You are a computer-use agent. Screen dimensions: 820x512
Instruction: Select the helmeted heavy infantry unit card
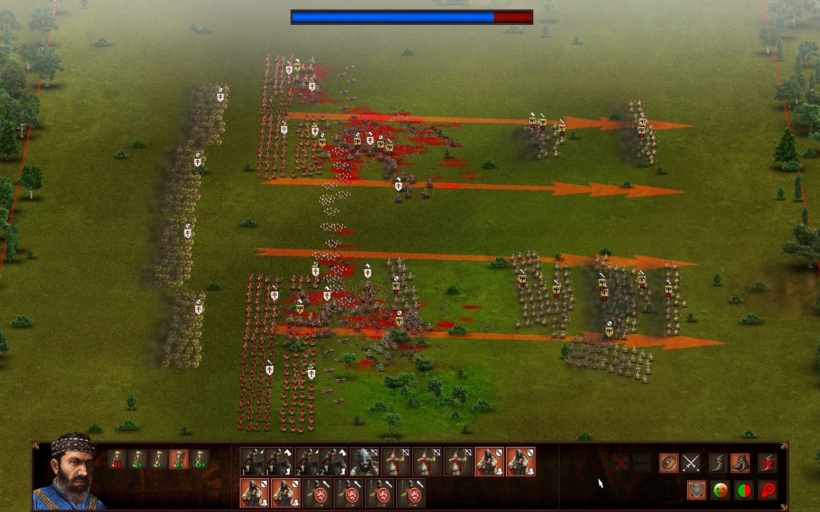pyautogui.click(x=364, y=461)
